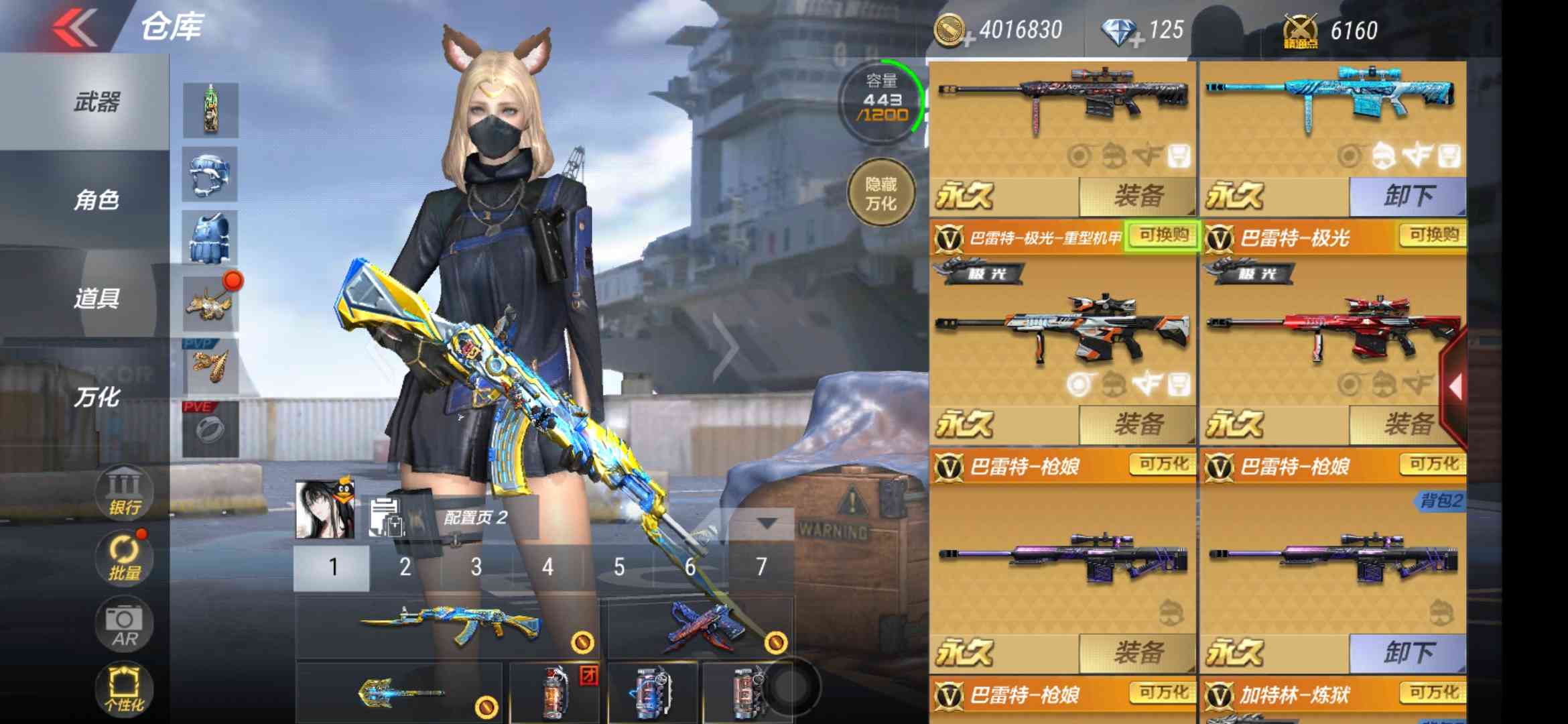The height and width of the screenshot is (724, 1568).
Task: Add gold coins with the plus icon
Action: pyautogui.click(x=968, y=41)
